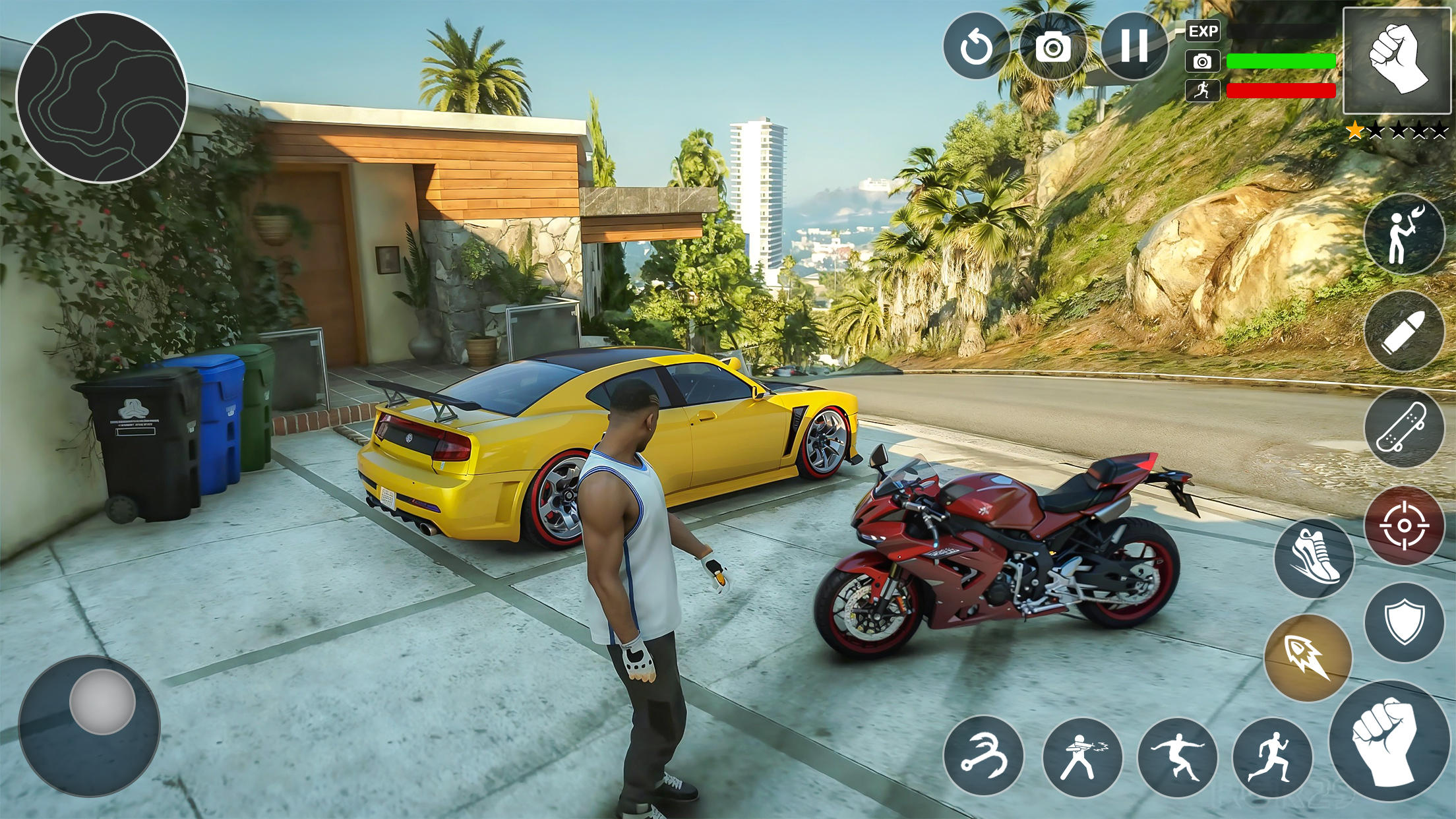The image size is (1456, 819).
Task: Equip the skateboard
Action: click(x=1404, y=428)
